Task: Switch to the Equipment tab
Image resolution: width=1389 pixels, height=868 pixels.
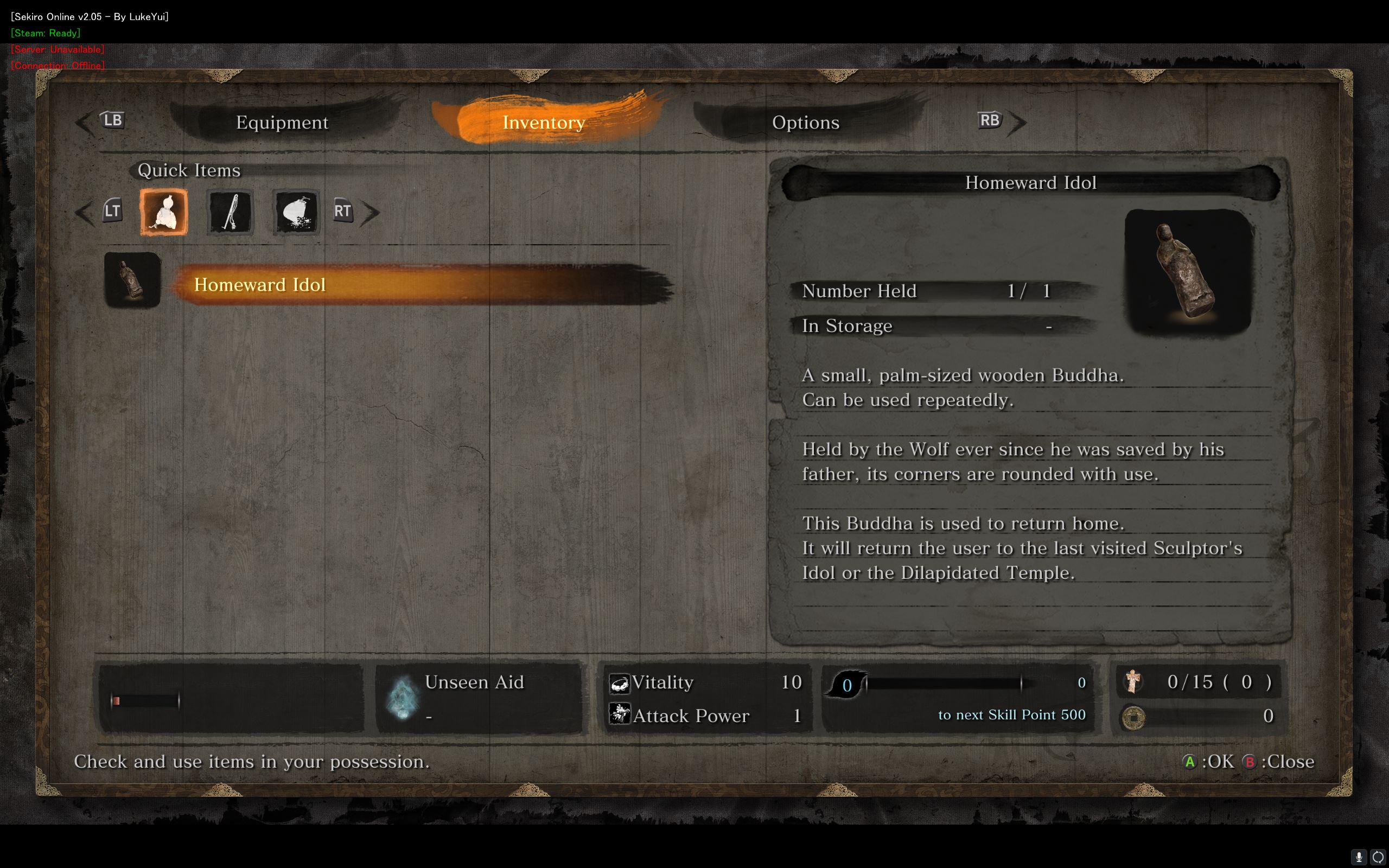Action: tap(282, 122)
